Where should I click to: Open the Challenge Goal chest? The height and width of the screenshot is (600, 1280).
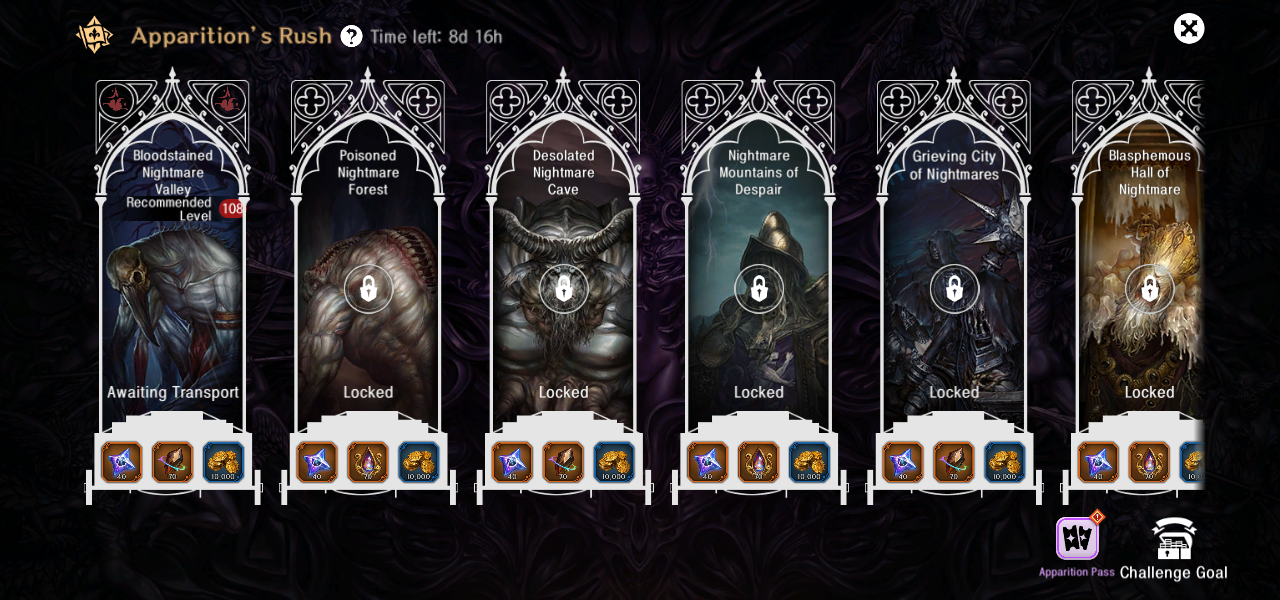click(1174, 540)
